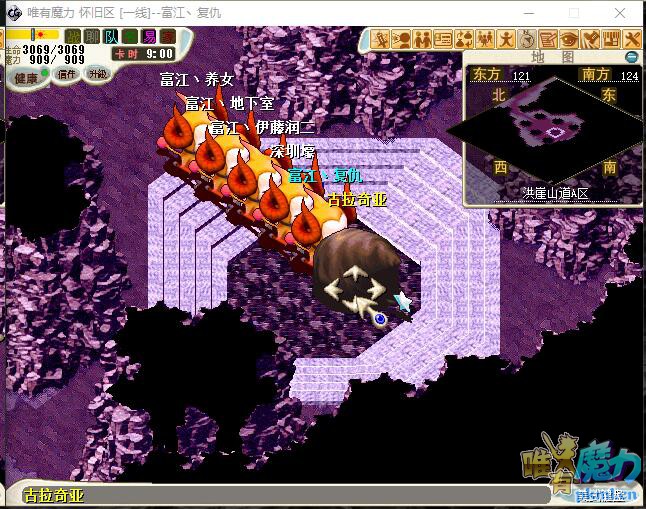This screenshot has width=646, height=509.
Task: Toggle the 易 trade mode switch
Action: pos(149,37)
